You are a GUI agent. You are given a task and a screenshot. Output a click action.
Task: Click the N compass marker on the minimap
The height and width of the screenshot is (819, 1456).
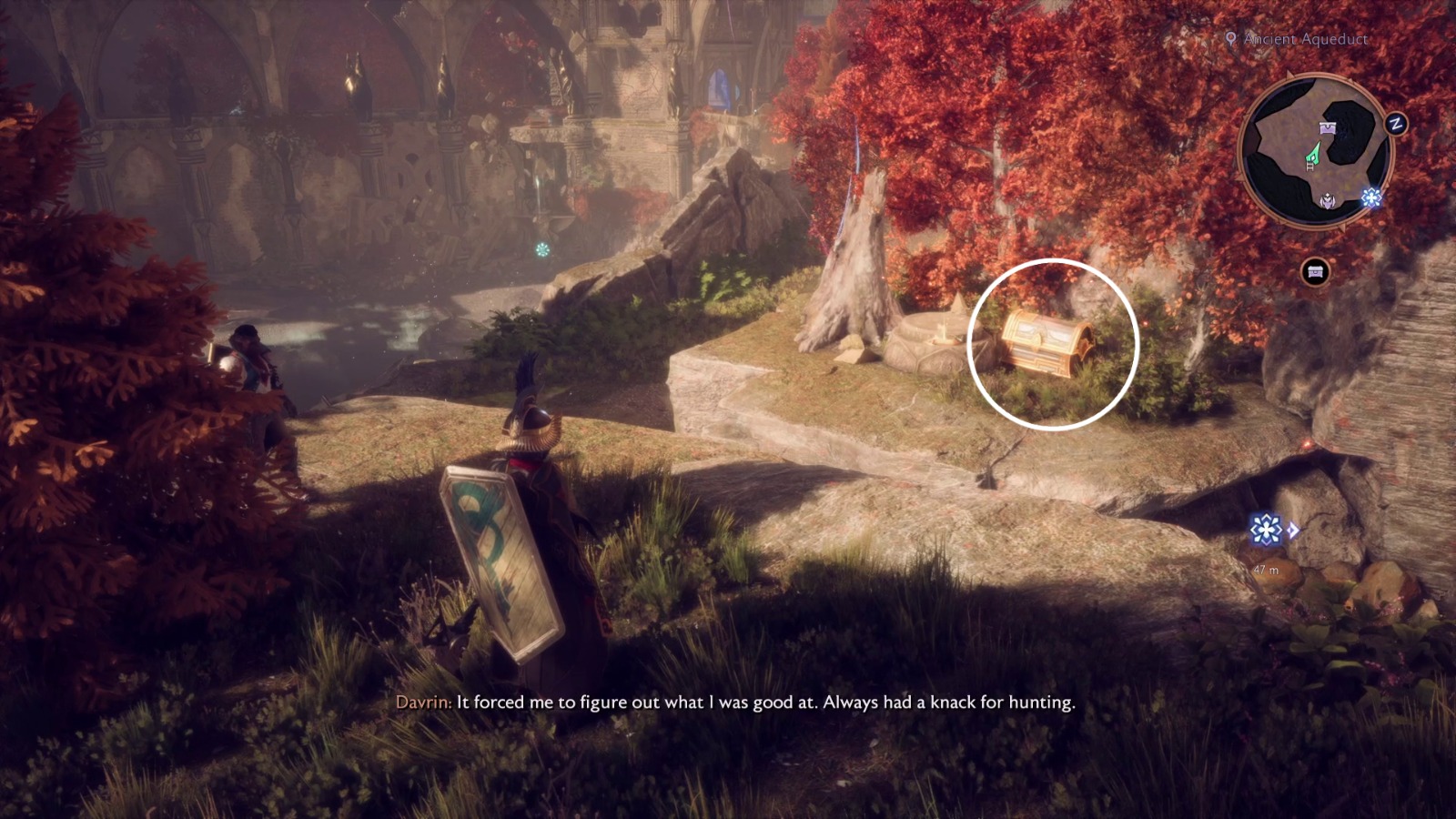pos(1395,122)
